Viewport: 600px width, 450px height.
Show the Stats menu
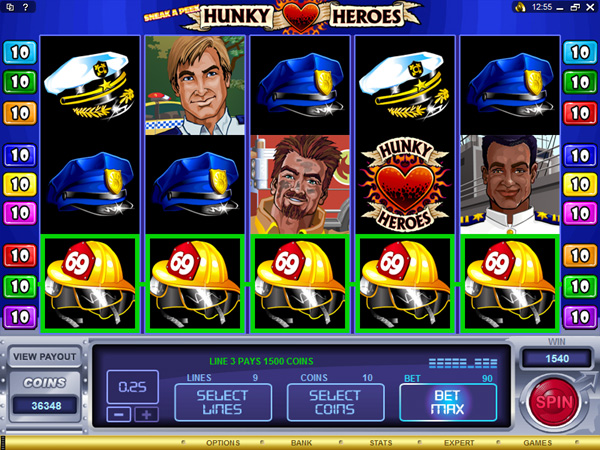(379, 442)
